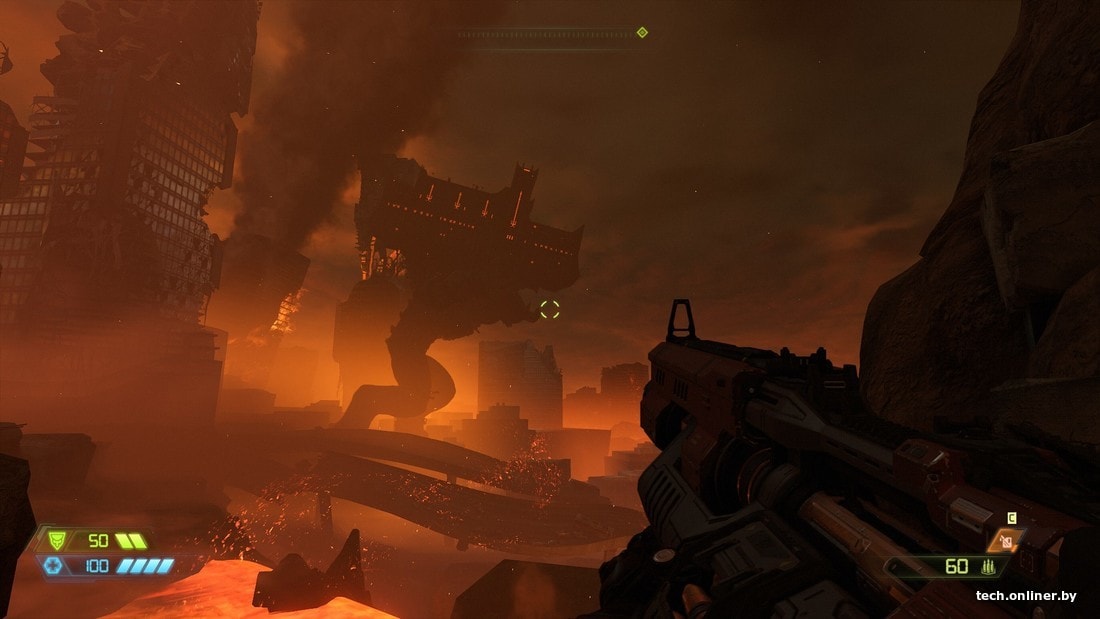Click the green armor shield icon
Screen dimensions: 1100x619
coord(57,541)
